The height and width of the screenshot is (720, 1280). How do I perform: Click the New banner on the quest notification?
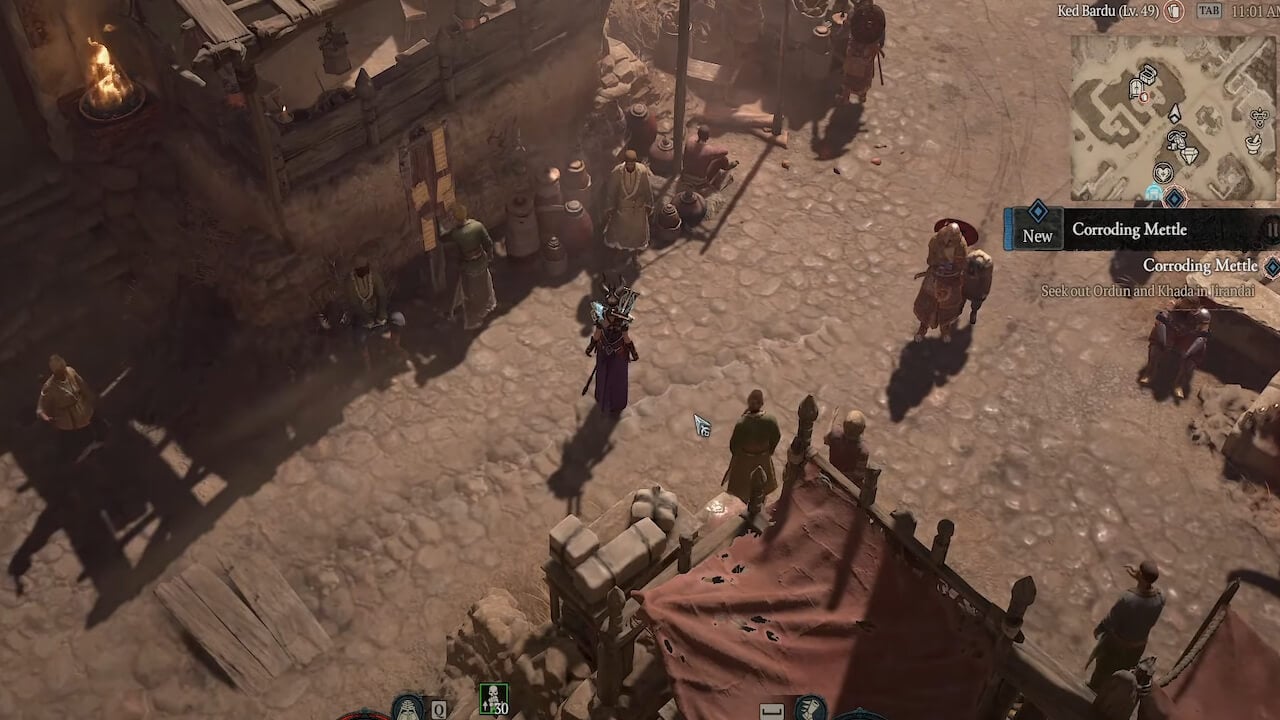(1037, 236)
